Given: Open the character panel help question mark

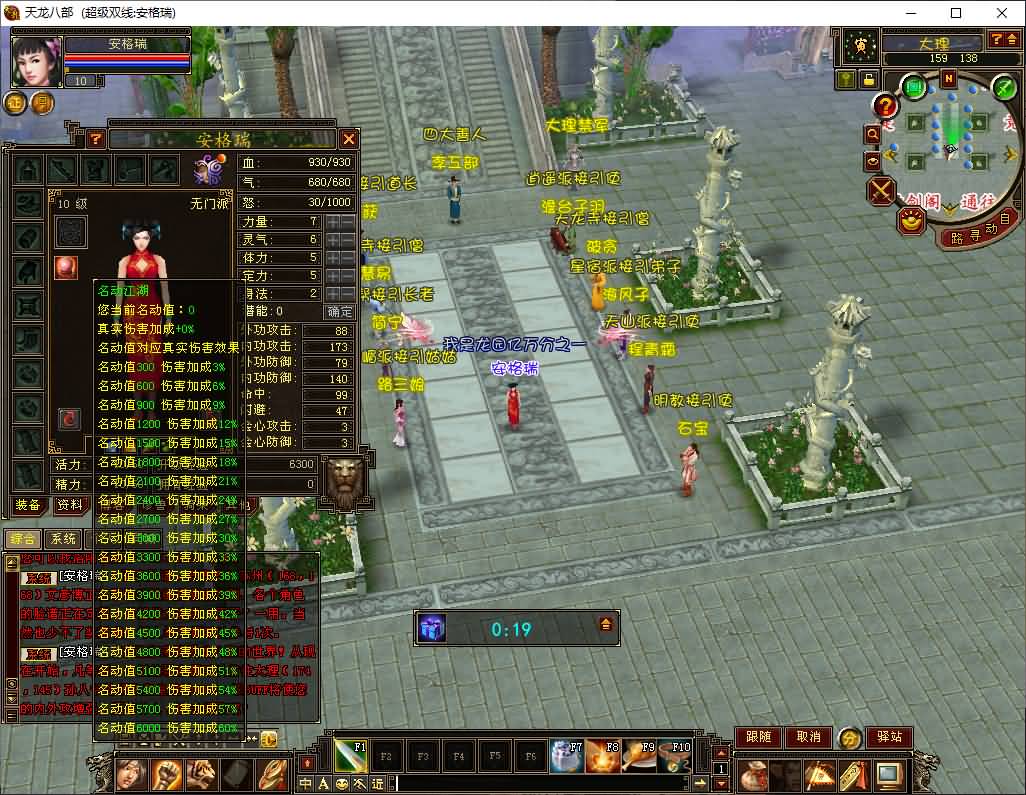Looking at the screenshot, I should [96, 139].
